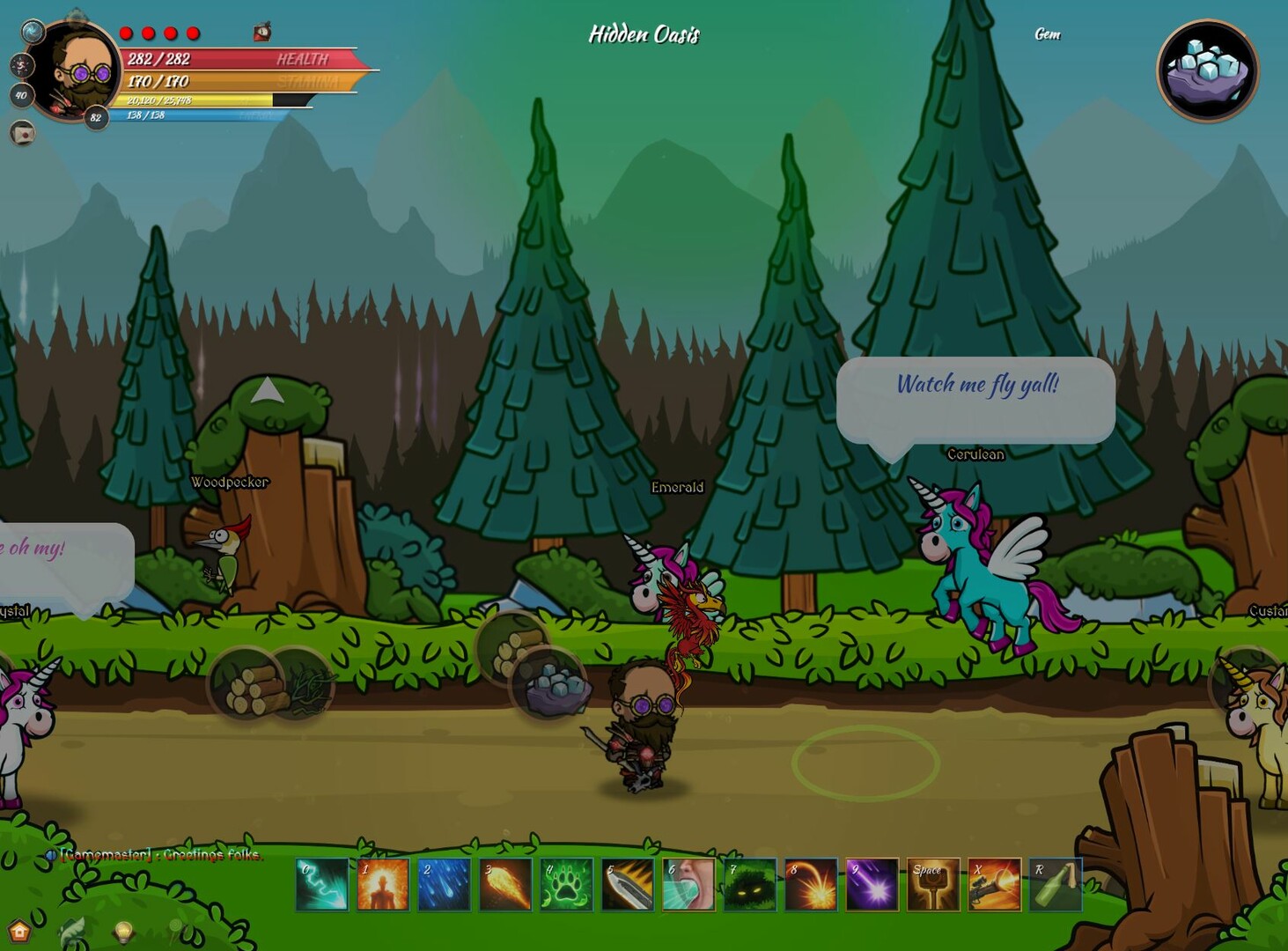
Task: Select the rain spell in hotbar slot 2
Action: pos(444,885)
